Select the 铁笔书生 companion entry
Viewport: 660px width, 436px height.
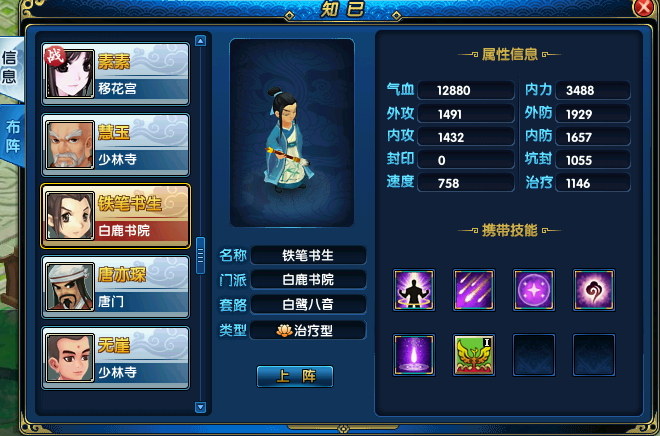point(115,216)
